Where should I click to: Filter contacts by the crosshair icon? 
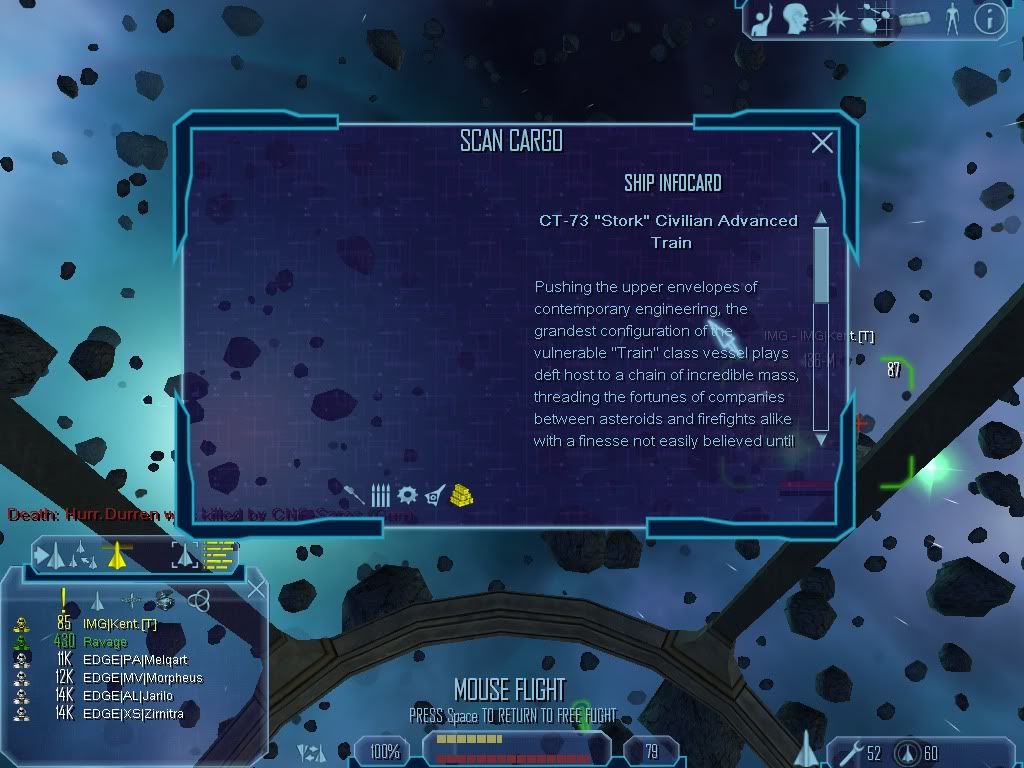pos(132,600)
